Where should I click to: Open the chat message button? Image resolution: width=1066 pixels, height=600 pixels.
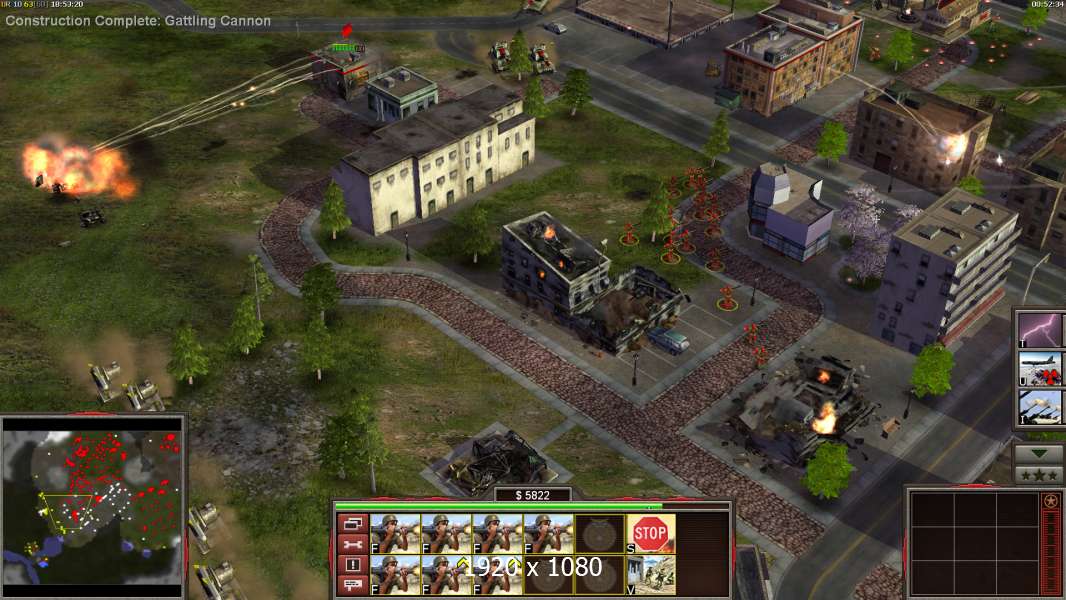click(352, 585)
